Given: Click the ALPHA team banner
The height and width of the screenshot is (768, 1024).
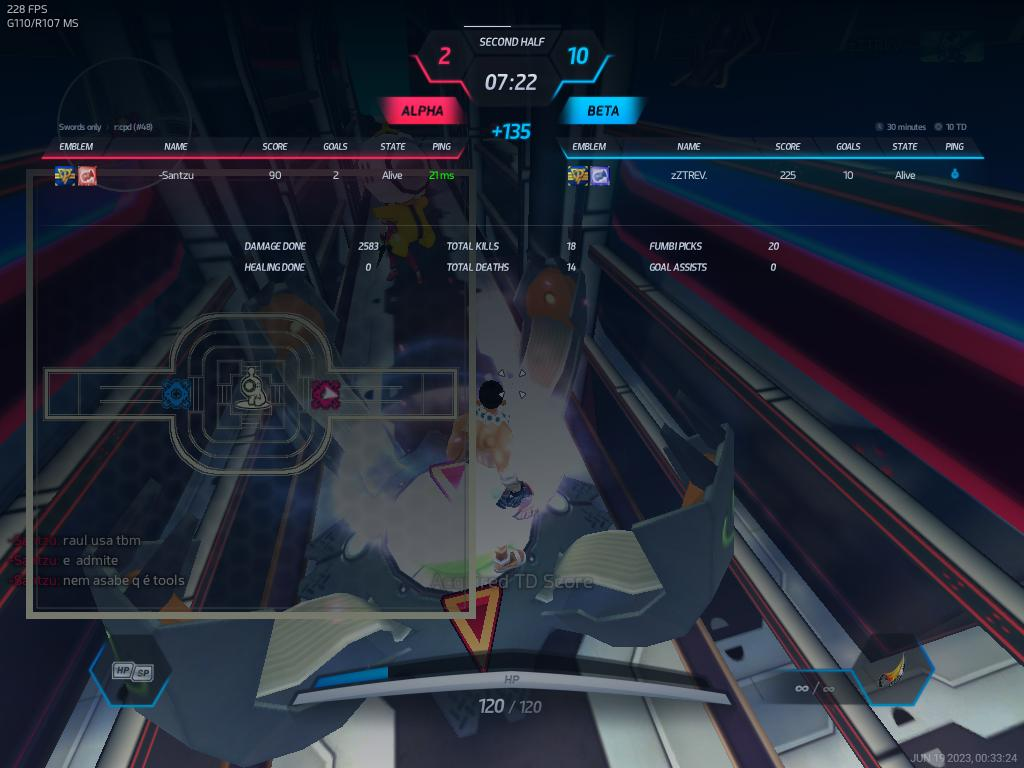Looking at the screenshot, I should pyautogui.click(x=422, y=111).
